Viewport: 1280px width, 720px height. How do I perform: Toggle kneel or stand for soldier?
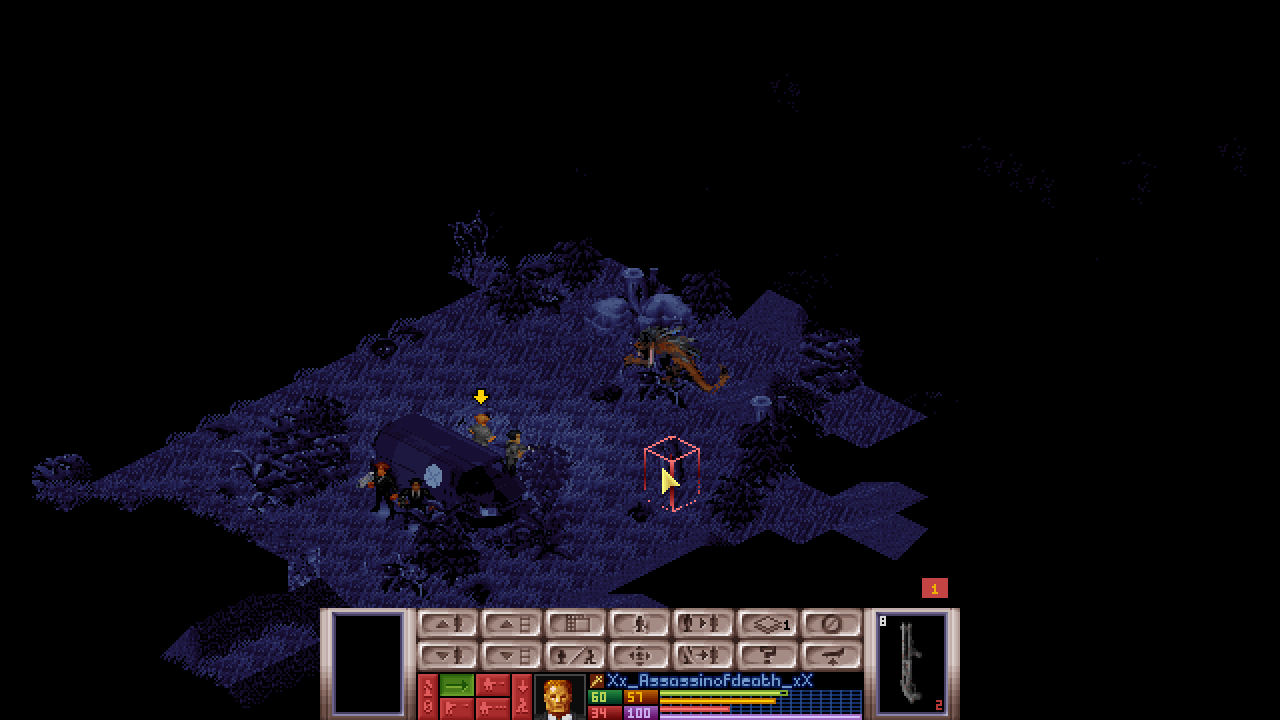click(x=640, y=624)
